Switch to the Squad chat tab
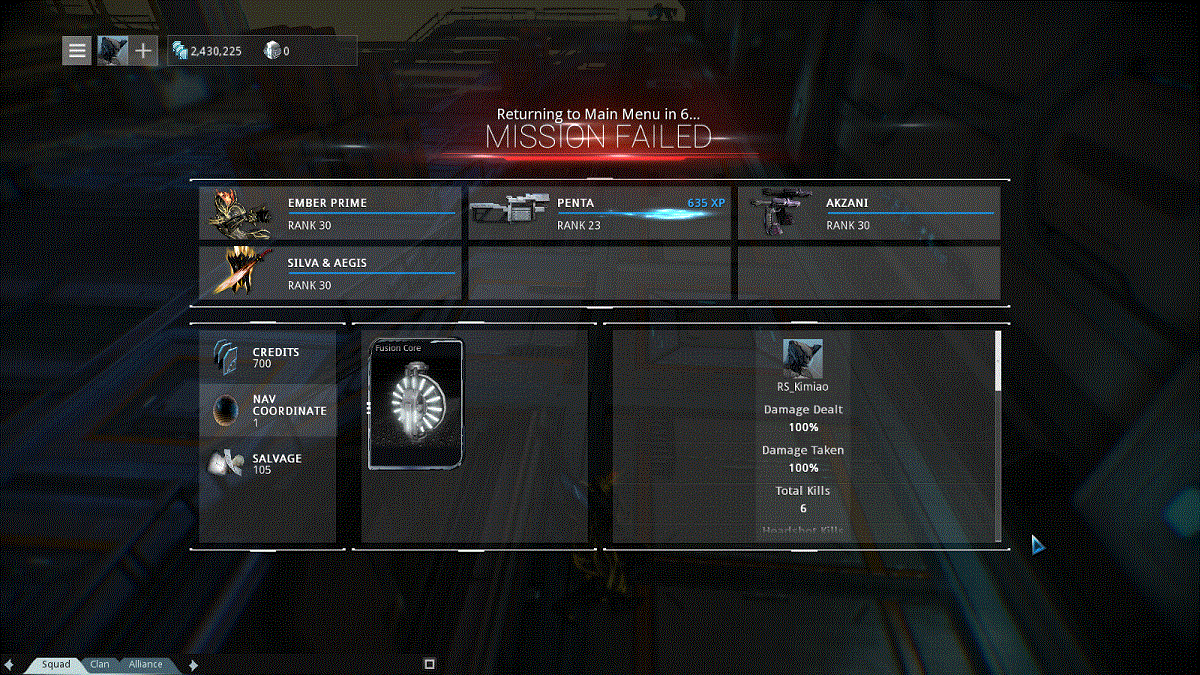The height and width of the screenshot is (675, 1200). [56, 664]
